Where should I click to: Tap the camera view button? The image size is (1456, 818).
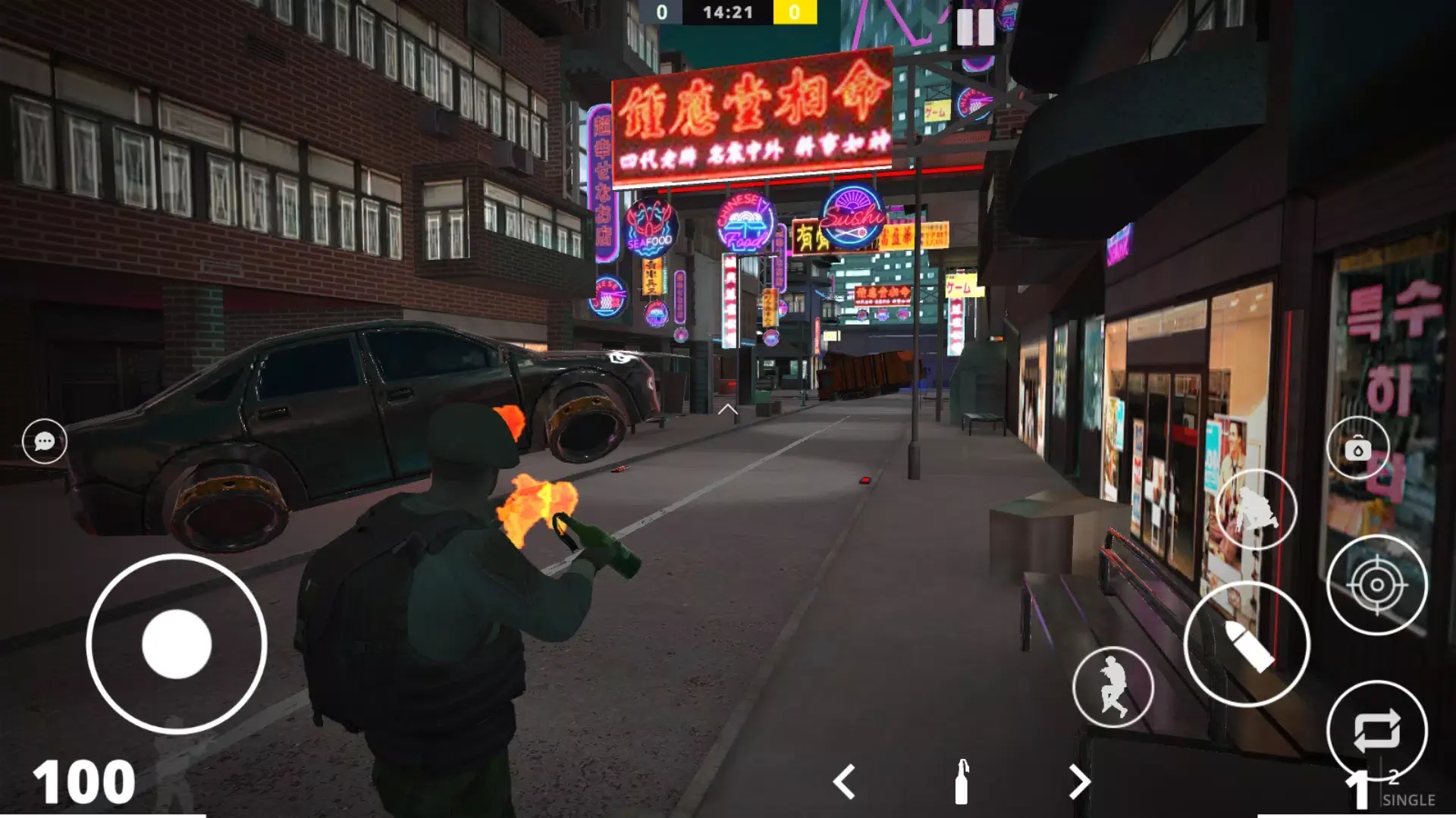click(1357, 449)
